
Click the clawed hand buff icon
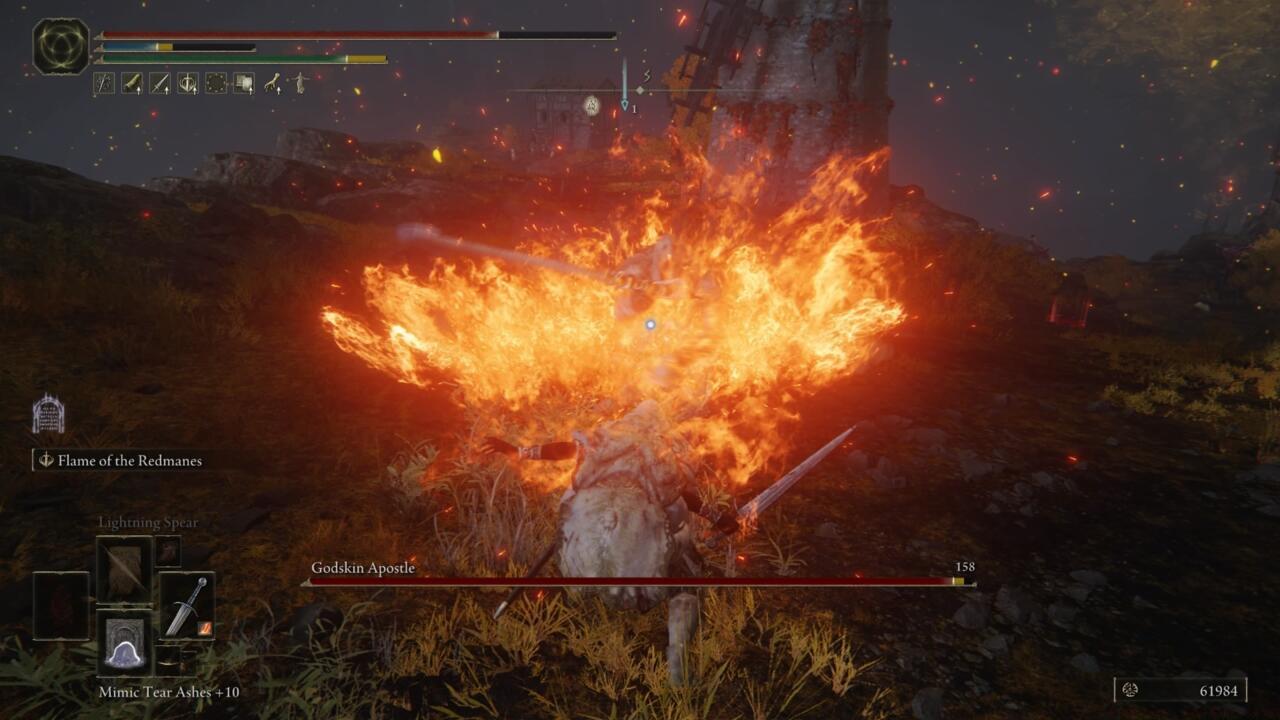pyautogui.click(x=271, y=82)
